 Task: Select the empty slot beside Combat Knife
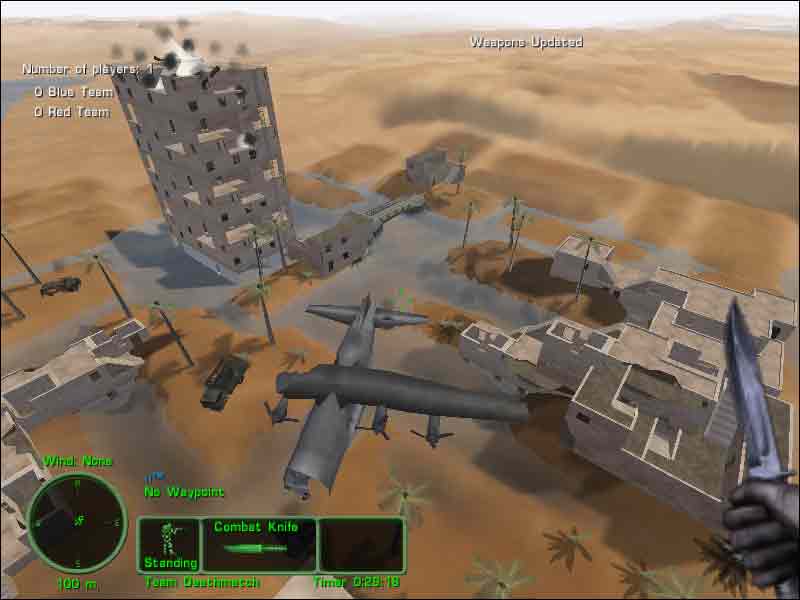pos(361,545)
